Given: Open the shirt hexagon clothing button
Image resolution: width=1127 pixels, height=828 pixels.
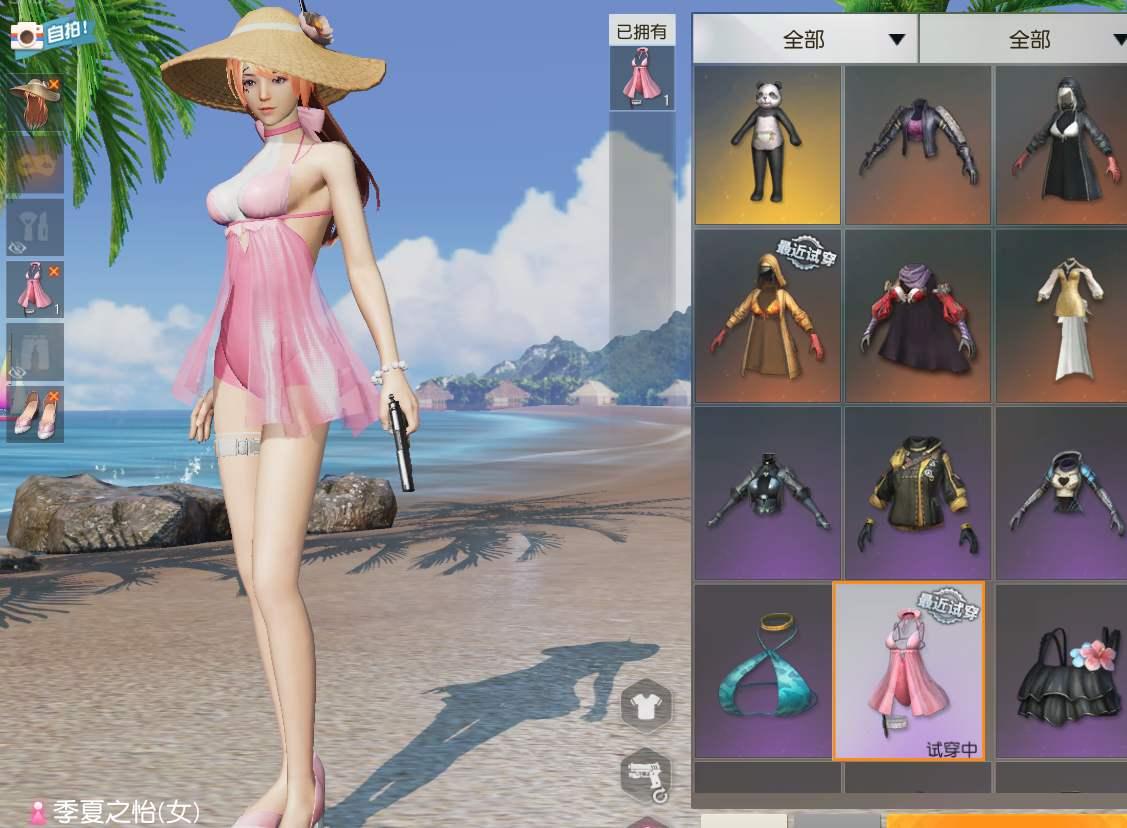Looking at the screenshot, I should (646, 706).
